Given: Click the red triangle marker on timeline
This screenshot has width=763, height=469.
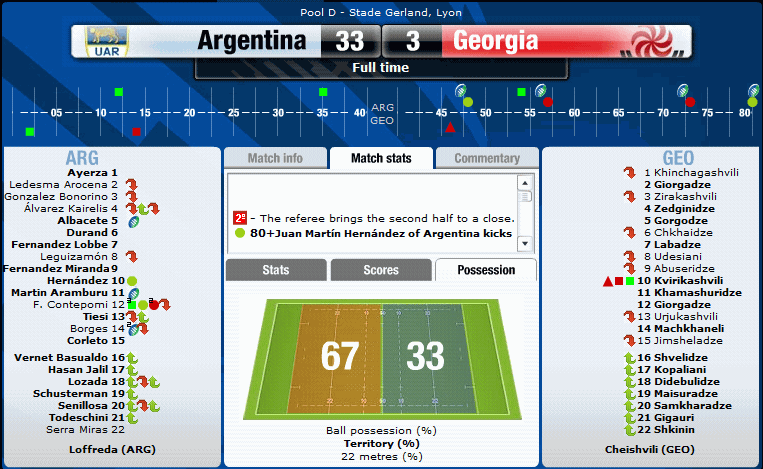Looking at the screenshot, I should (450, 128).
